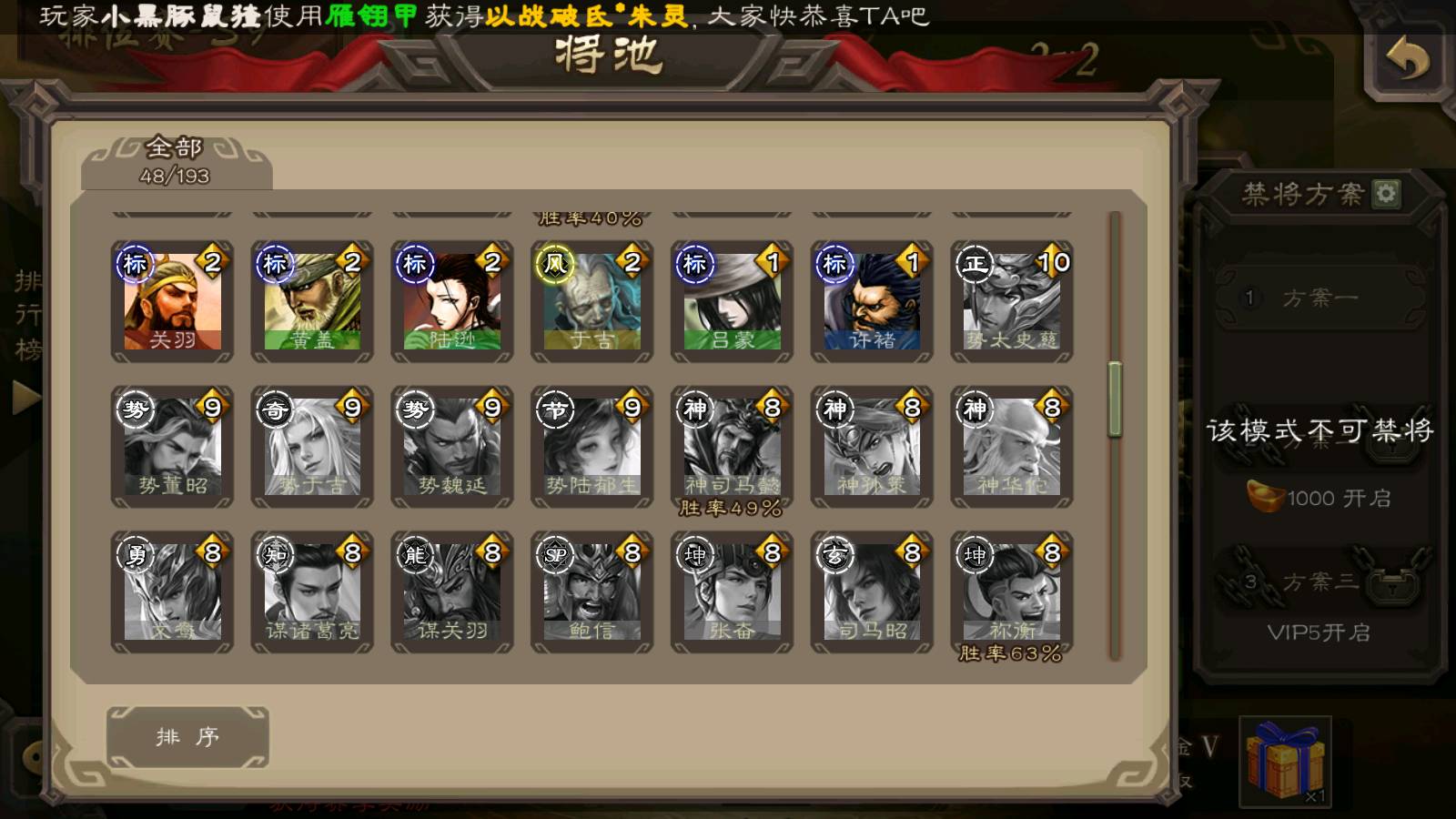Select the 黄盖 hero card

312,302
